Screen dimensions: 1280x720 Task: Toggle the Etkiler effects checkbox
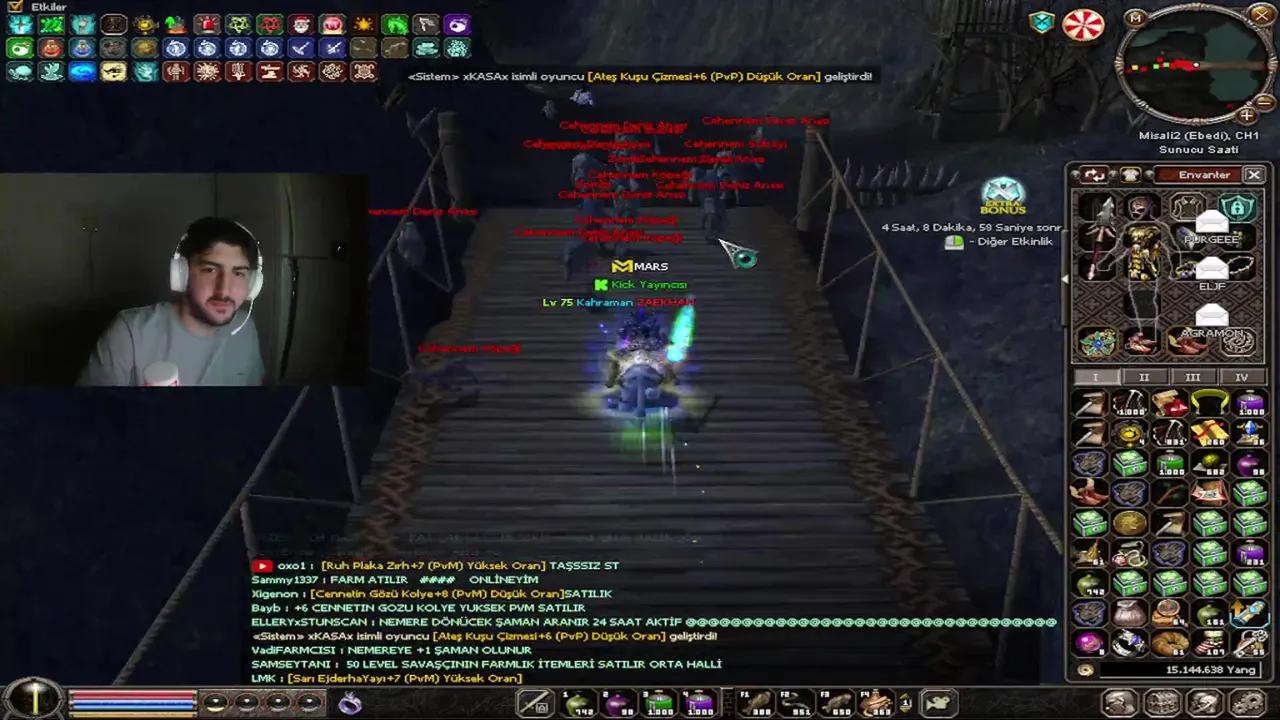[14, 7]
